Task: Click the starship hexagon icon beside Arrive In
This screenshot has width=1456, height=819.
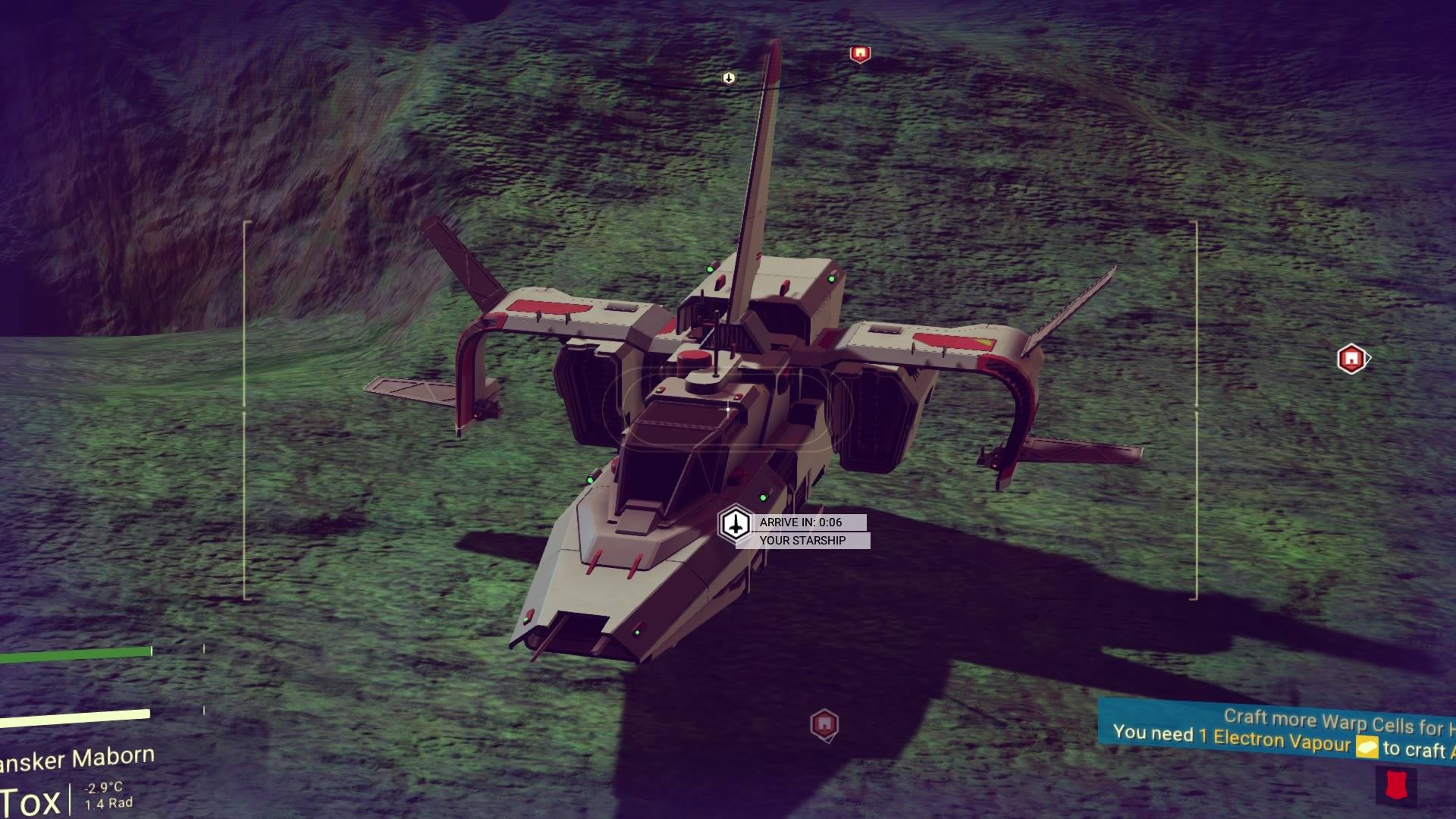Action: [x=734, y=524]
